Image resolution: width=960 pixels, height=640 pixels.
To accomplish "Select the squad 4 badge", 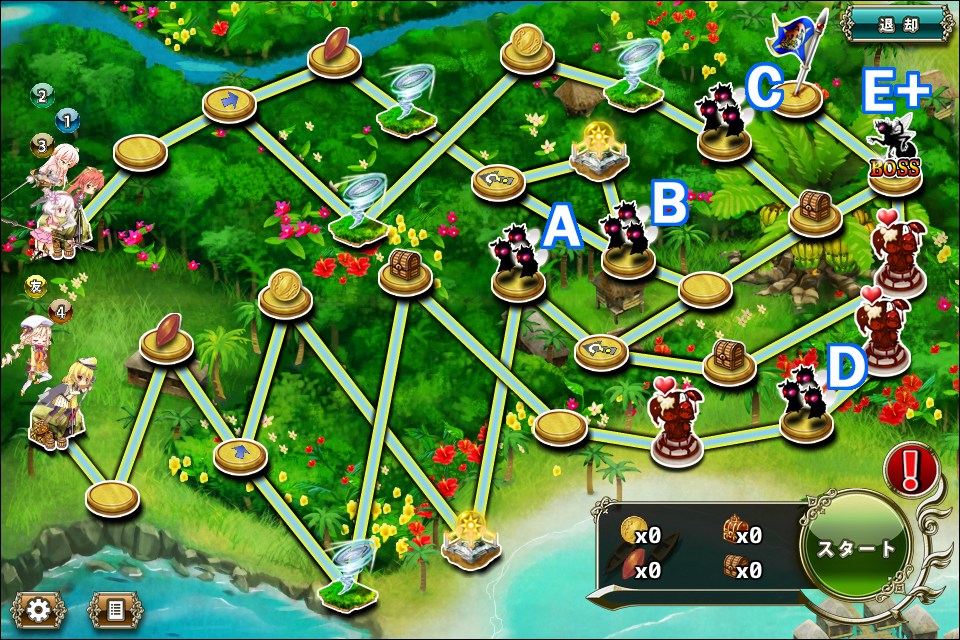I will 61,311.
